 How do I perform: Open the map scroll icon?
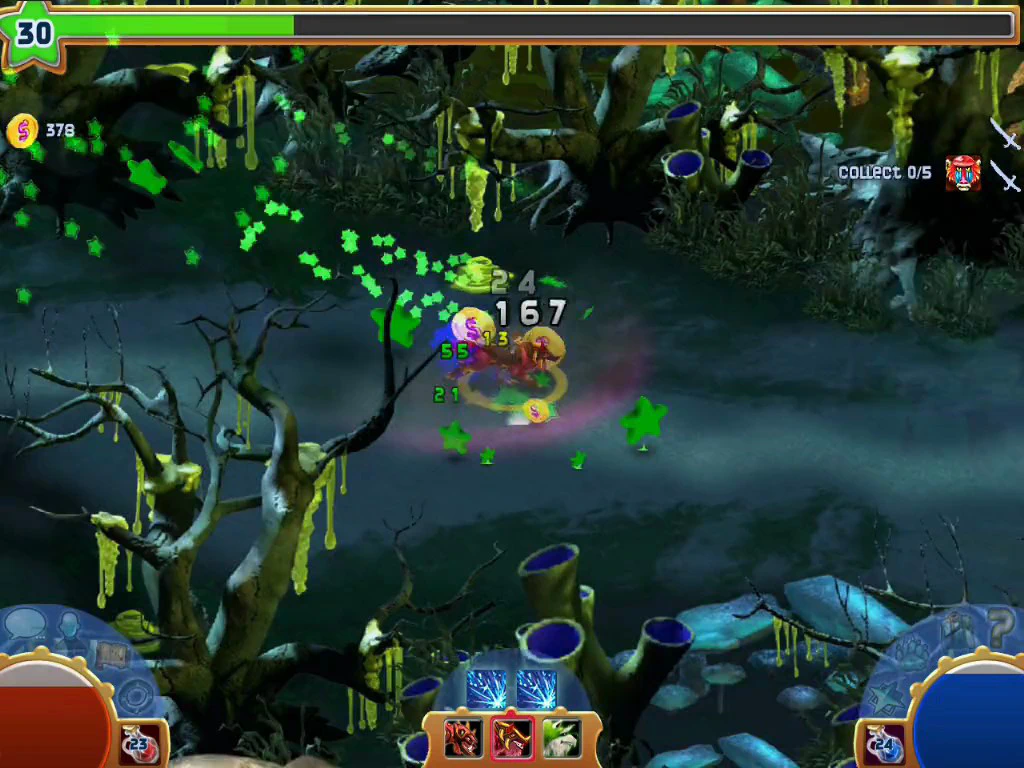(x=110, y=655)
